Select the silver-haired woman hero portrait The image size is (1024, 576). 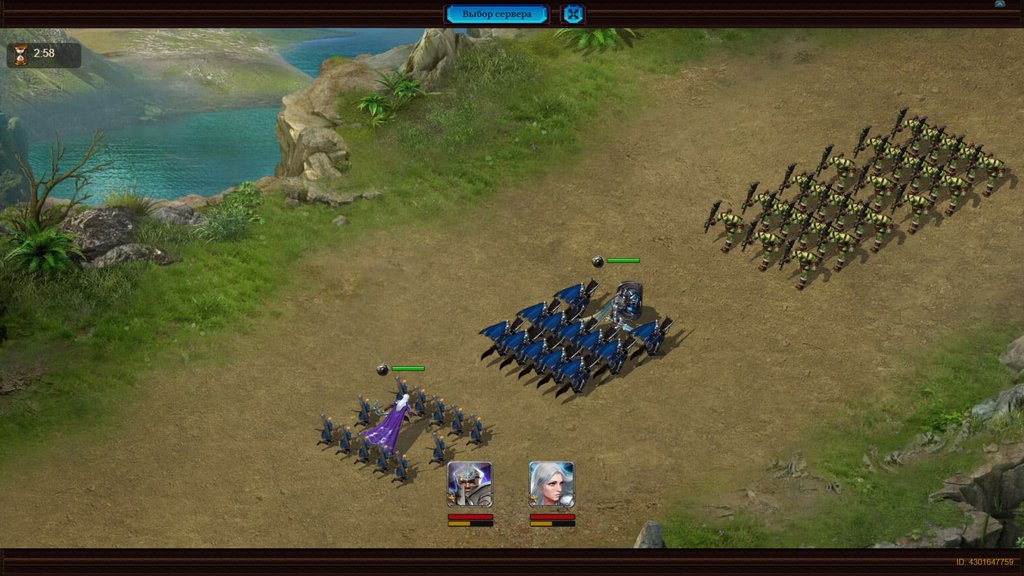click(x=551, y=484)
